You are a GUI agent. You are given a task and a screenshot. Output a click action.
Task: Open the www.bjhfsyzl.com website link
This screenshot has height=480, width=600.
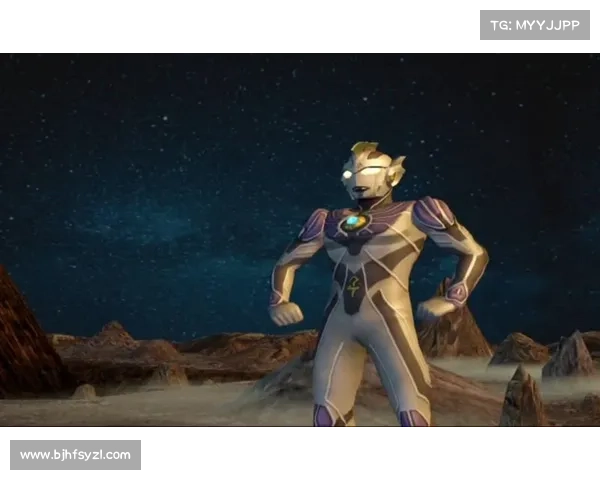(x=76, y=456)
